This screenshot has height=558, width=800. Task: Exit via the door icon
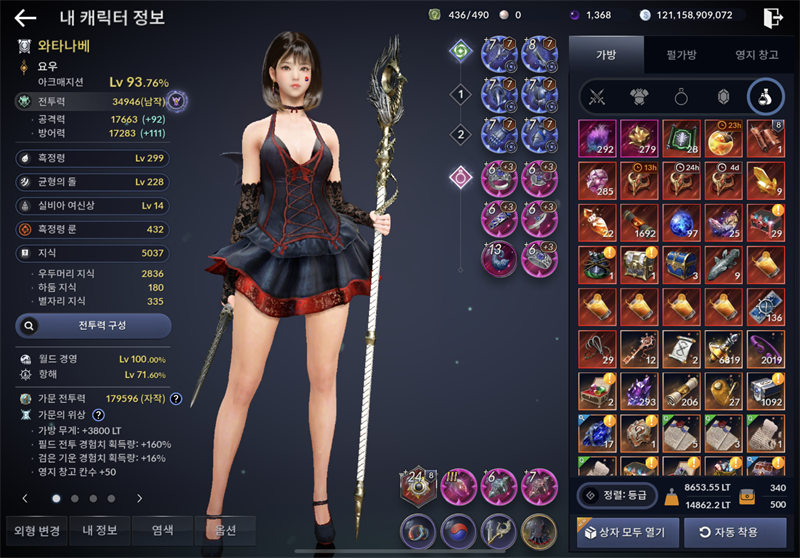tap(772, 17)
